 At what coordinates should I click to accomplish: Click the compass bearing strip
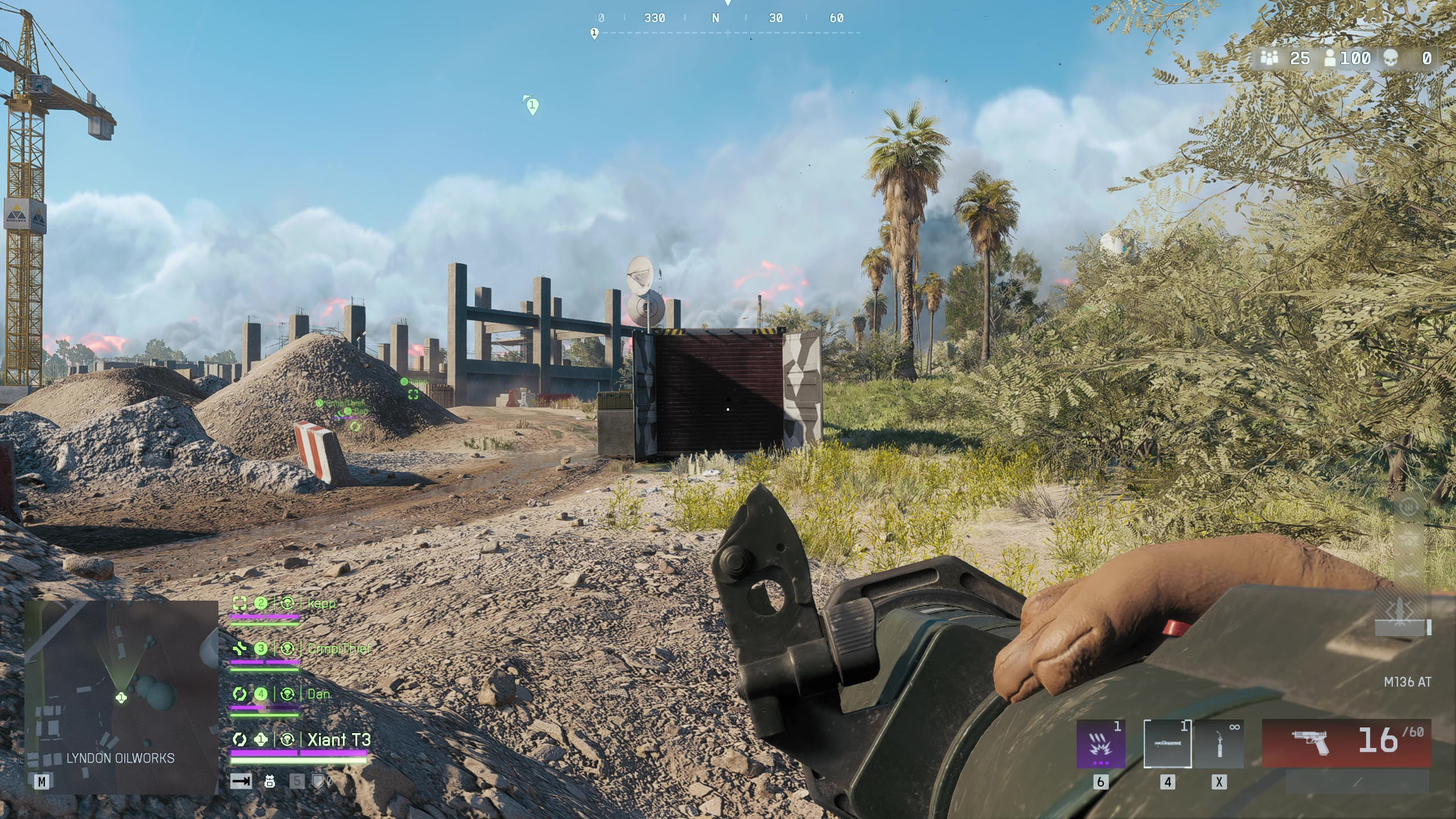[728, 18]
